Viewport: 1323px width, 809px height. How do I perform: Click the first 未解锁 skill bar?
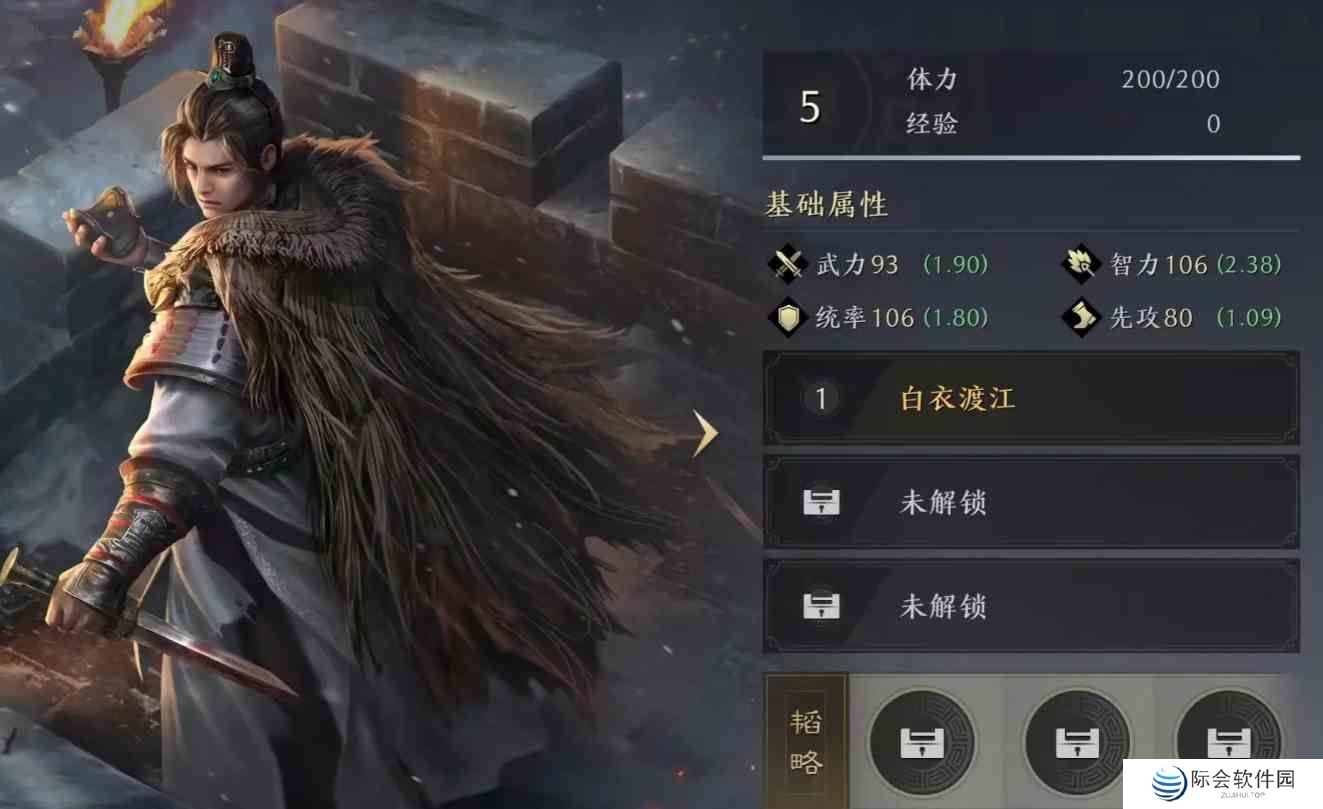click(x=1028, y=503)
